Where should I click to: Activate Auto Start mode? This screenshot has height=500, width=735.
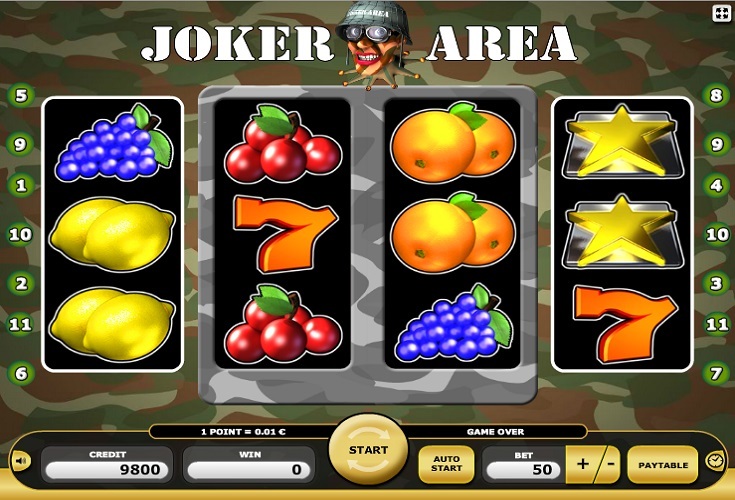tap(446, 464)
